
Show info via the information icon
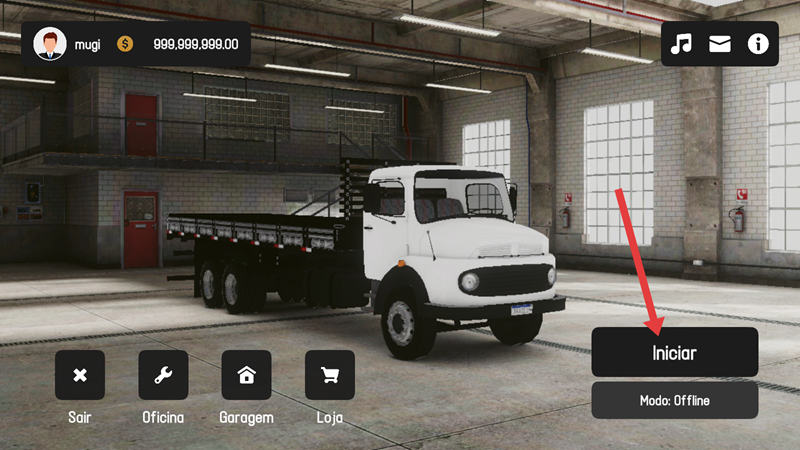pos(757,44)
